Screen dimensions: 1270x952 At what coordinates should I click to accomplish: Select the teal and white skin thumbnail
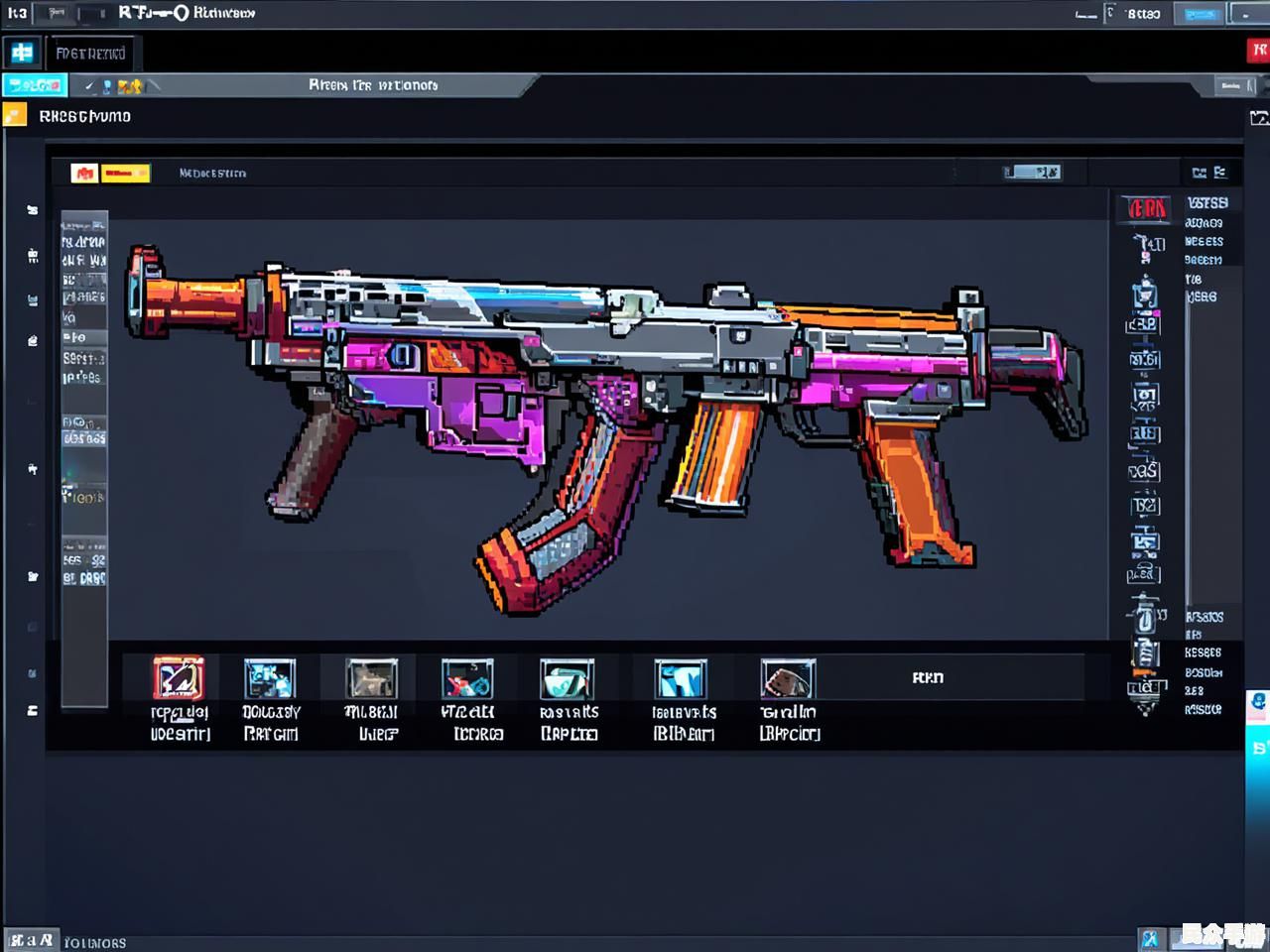pyautogui.click(x=568, y=679)
